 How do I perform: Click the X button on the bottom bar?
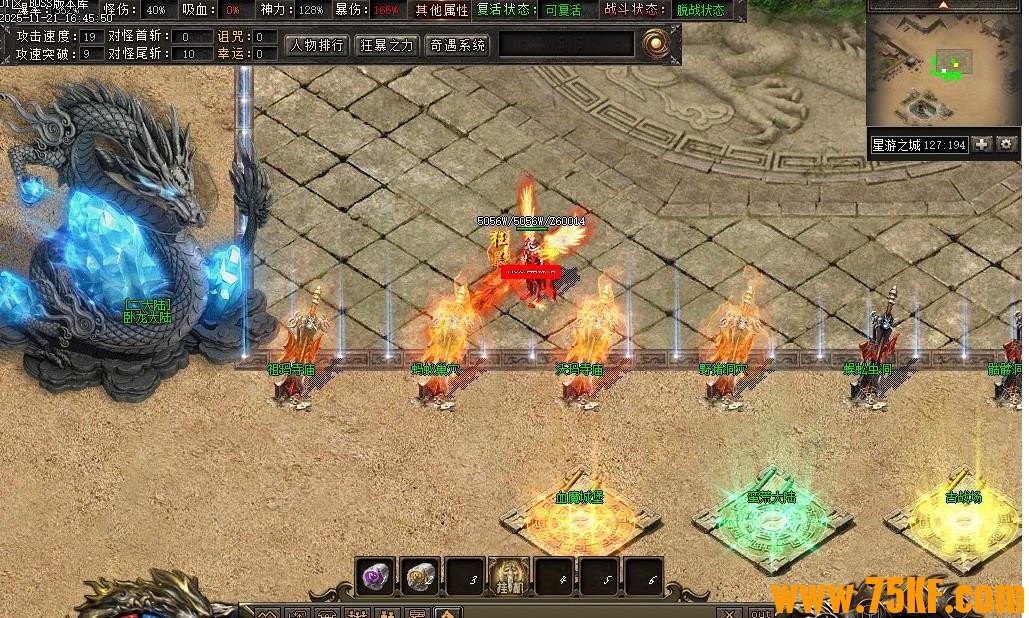point(731,612)
